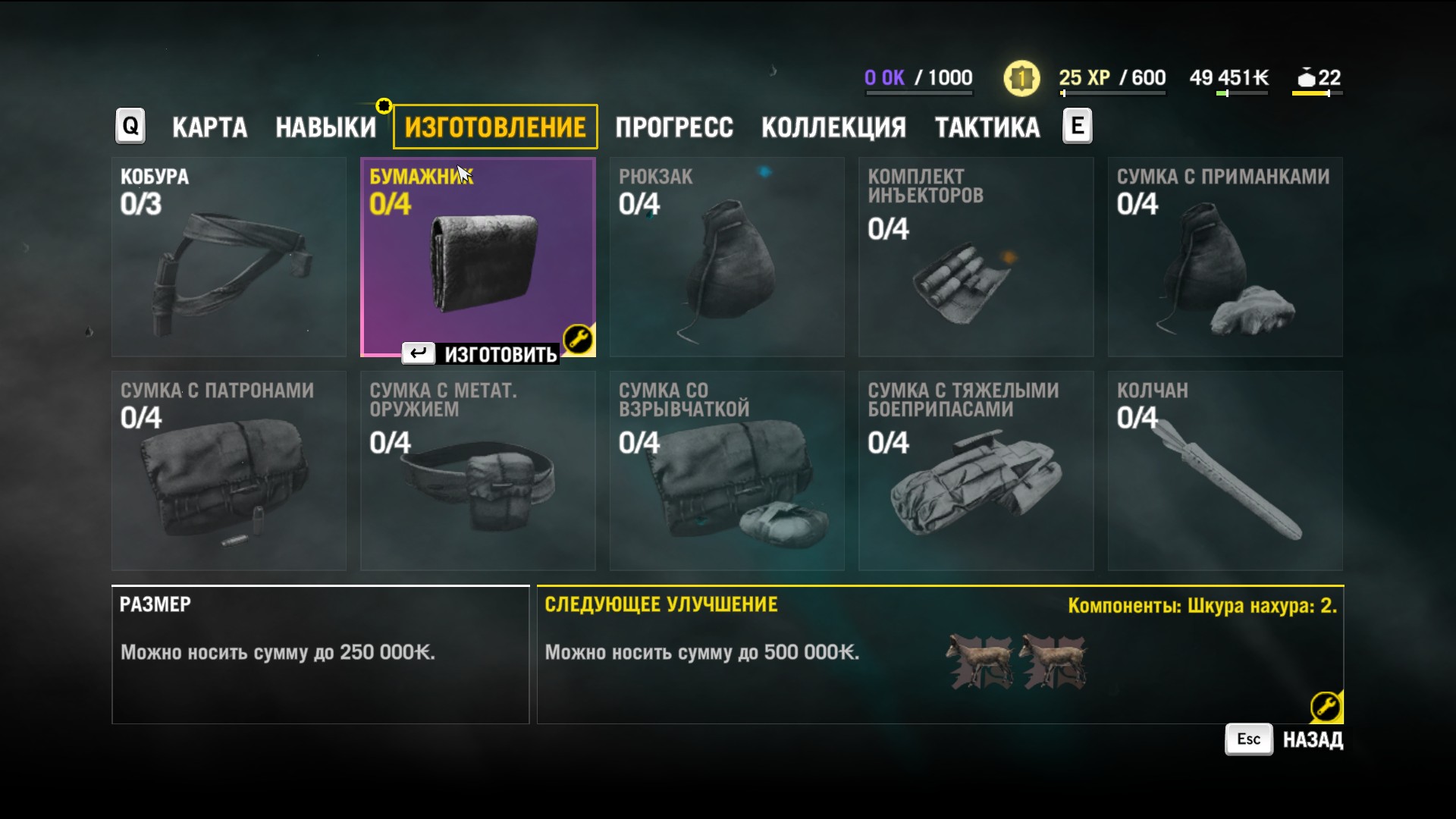Select the Кобура crafting tile
The width and height of the screenshot is (1456, 819).
click(229, 257)
